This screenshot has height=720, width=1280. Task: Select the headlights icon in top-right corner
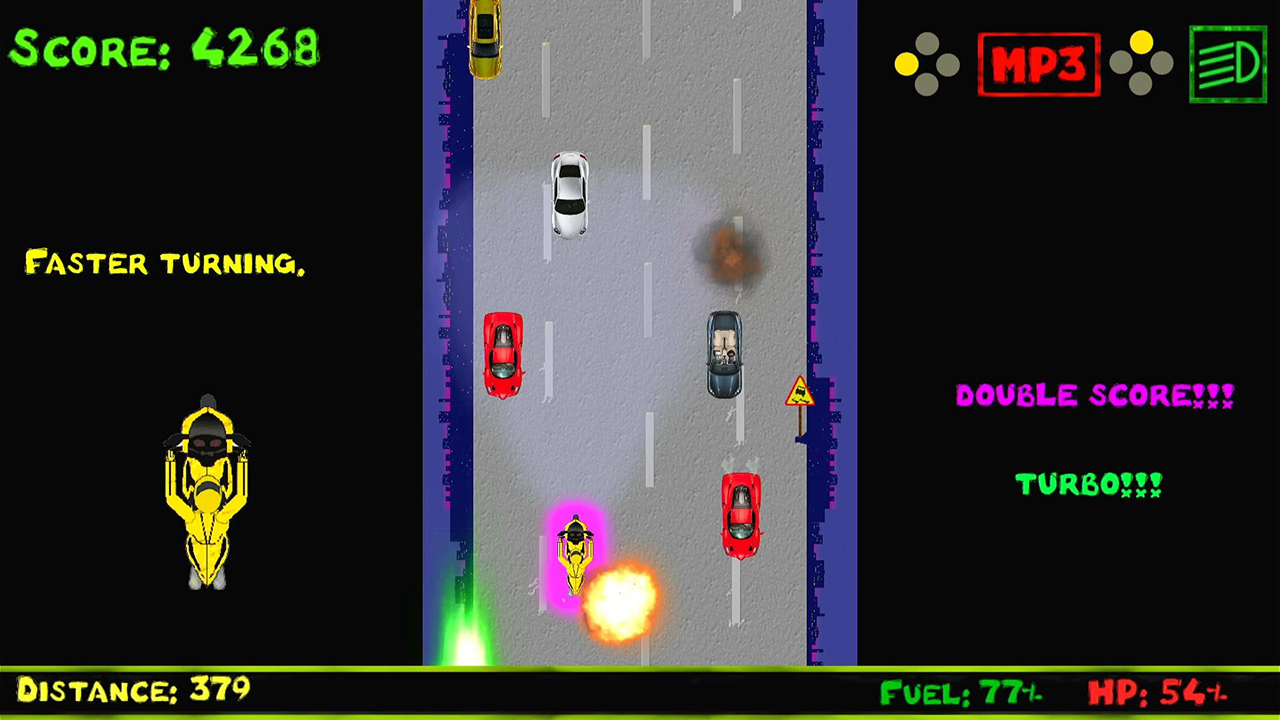pyautogui.click(x=1227, y=63)
